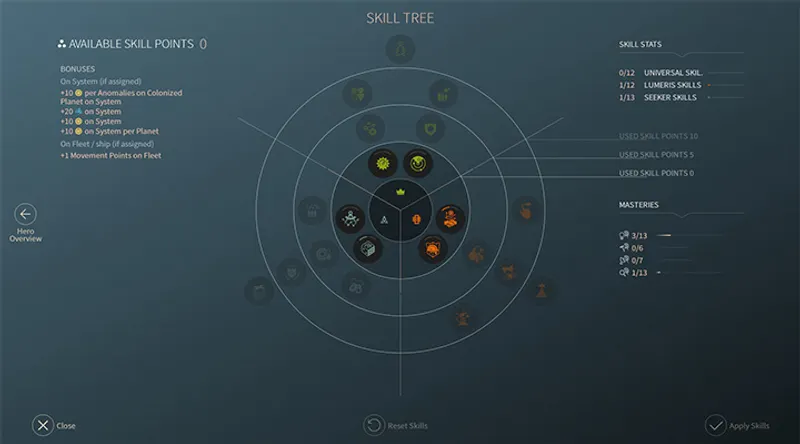Image resolution: width=800 pixels, height=444 pixels.
Task: Pick the crown icon at tree center
Action: (x=401, y=192)
